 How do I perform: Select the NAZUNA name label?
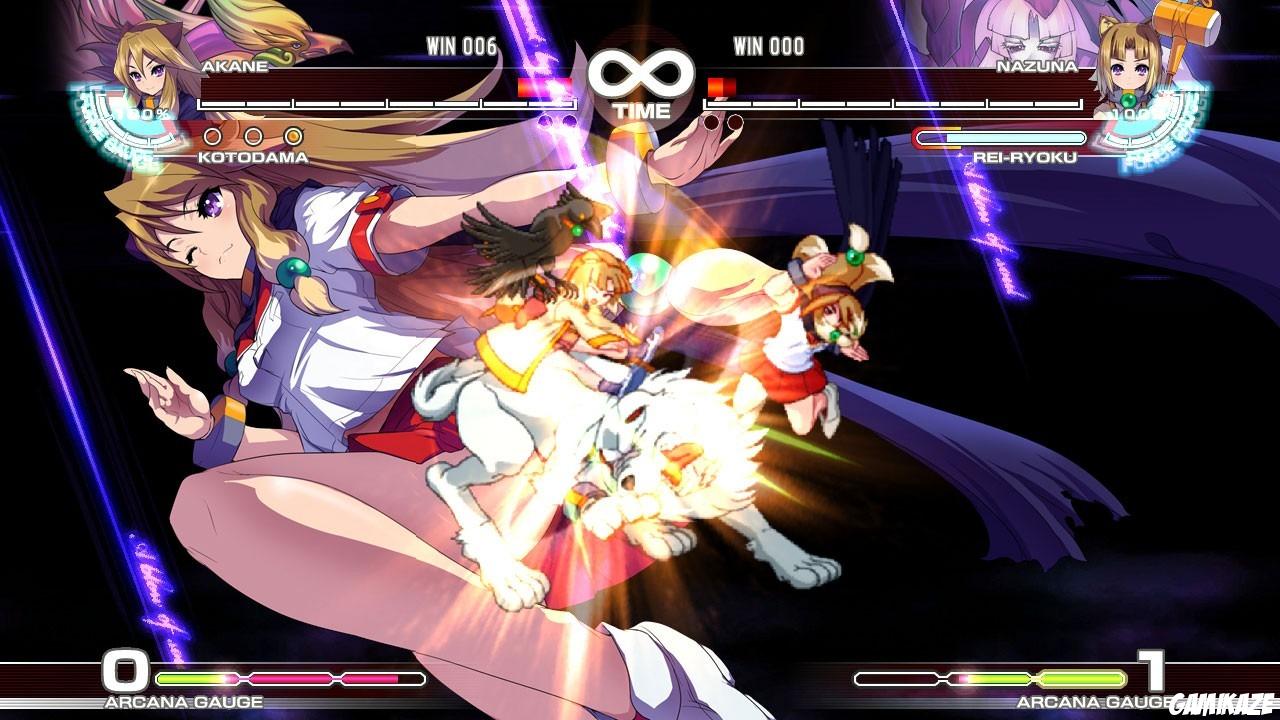[1038, 67]
